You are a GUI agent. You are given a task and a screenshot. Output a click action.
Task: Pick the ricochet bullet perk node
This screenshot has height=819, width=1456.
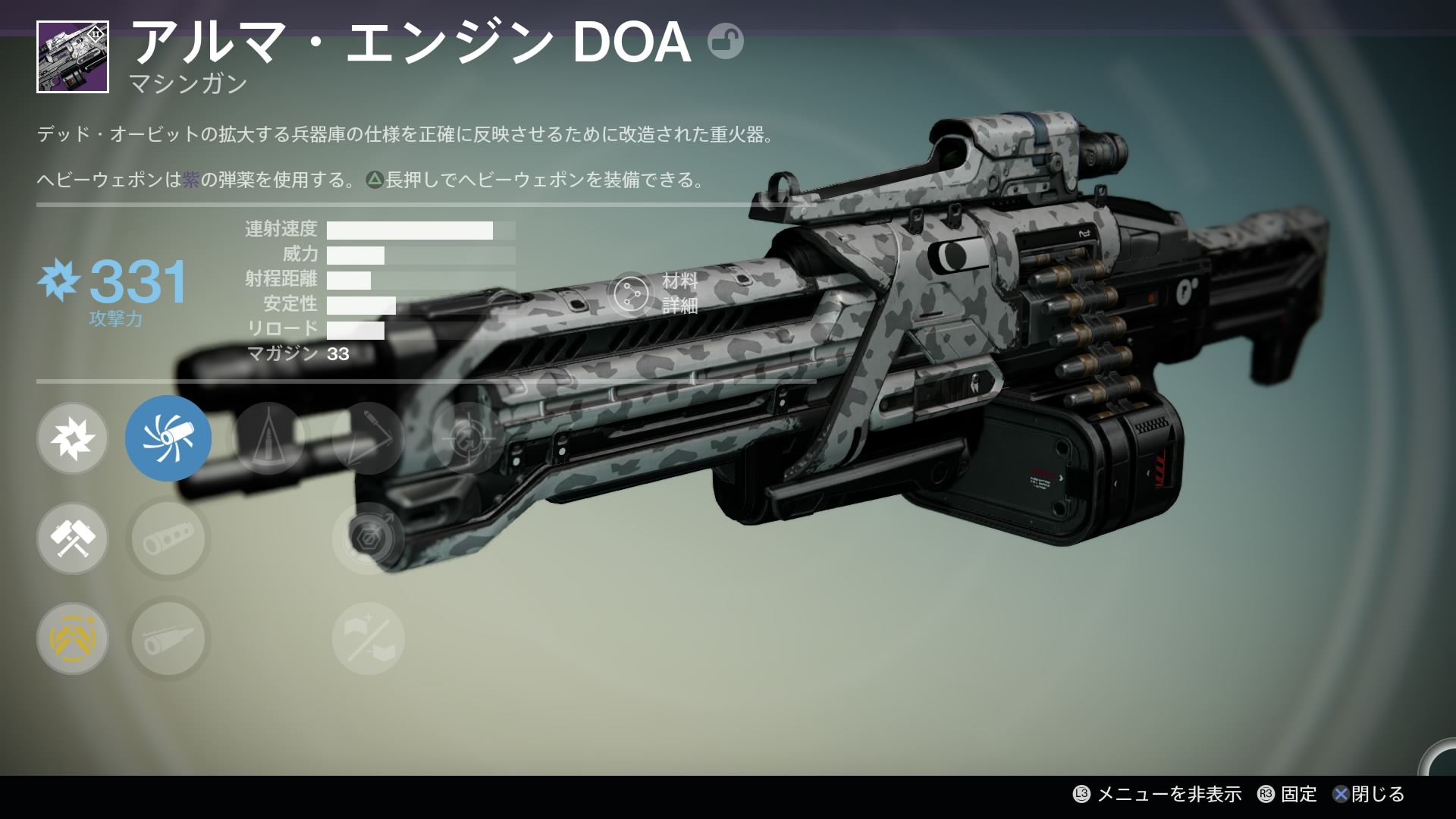(x=369, y=438)
